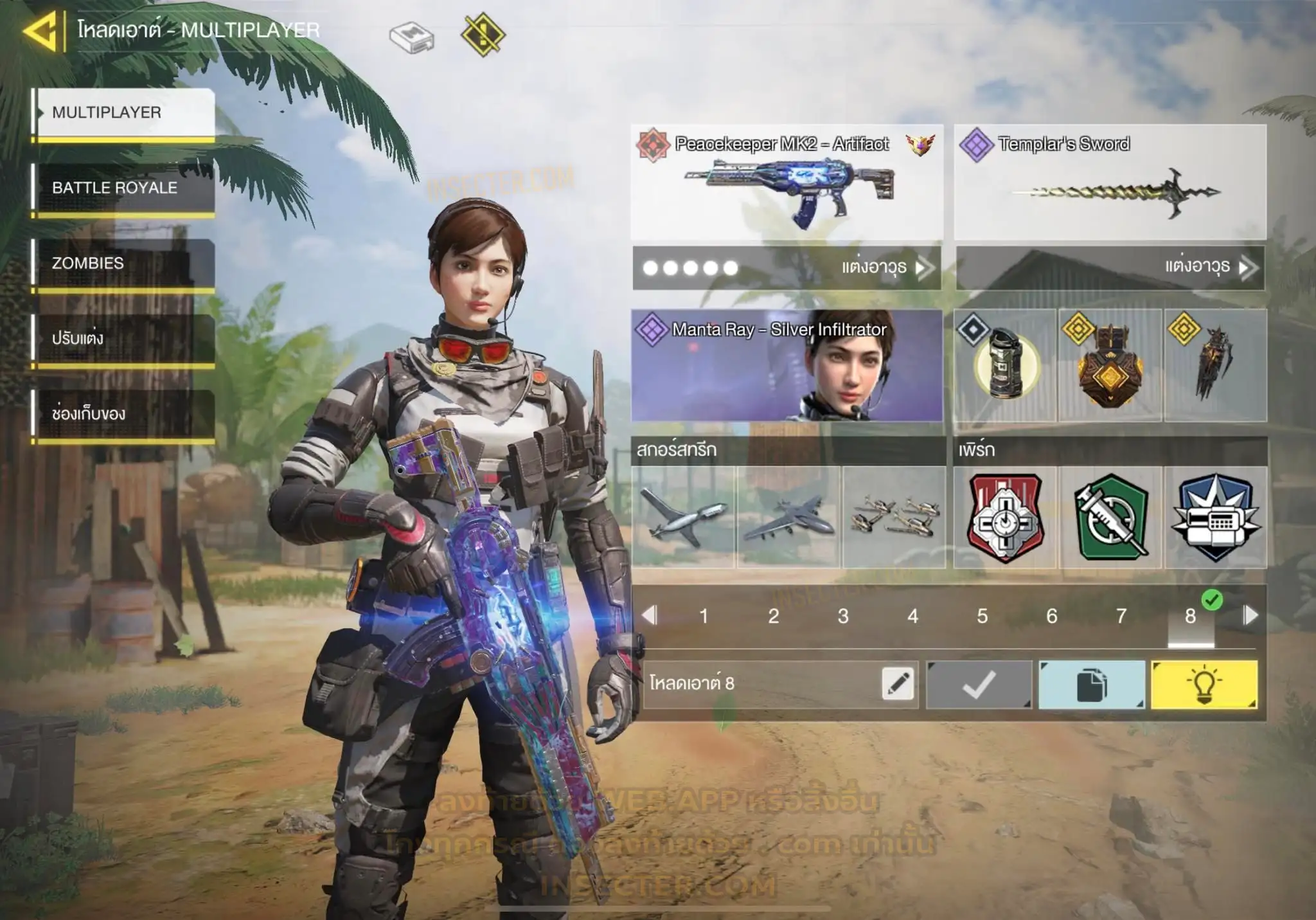Select the Templar's Sword secondary slot
Image resolution: width=1316 pixels, height=920 pixels.
[x=1110, y=182]
